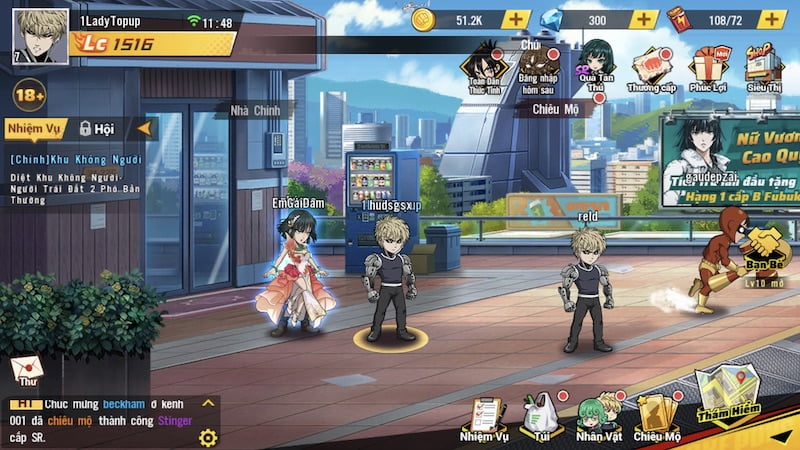The width and height of the screenshot is (800, 450).
Task: Select the Khu Không Người main quest
Action: pos(77,159)
